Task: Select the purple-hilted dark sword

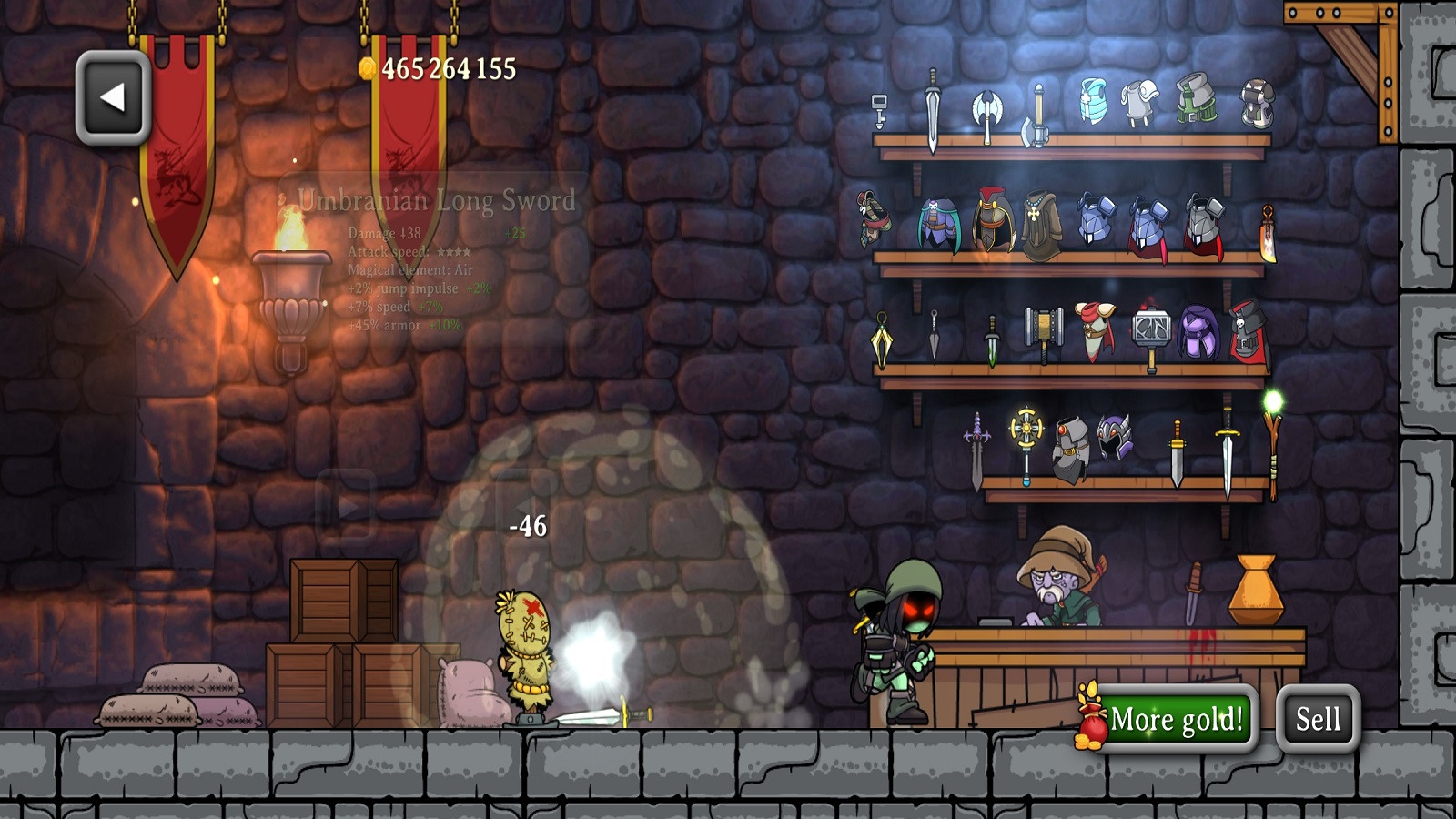Action: tap(976, 452)
